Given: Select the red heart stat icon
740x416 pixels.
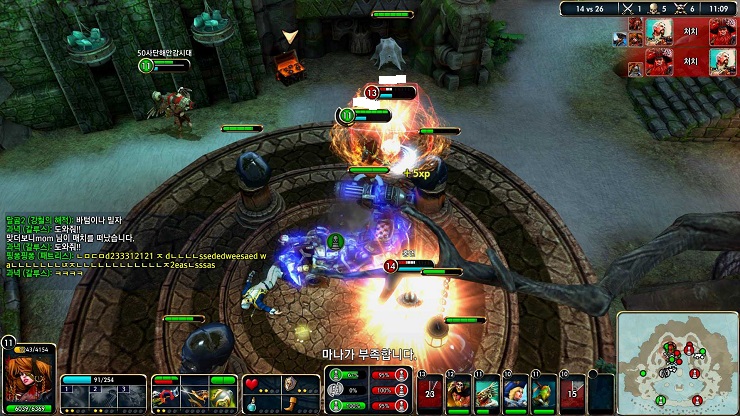Looking at the screenshot, I should point(253,383).
